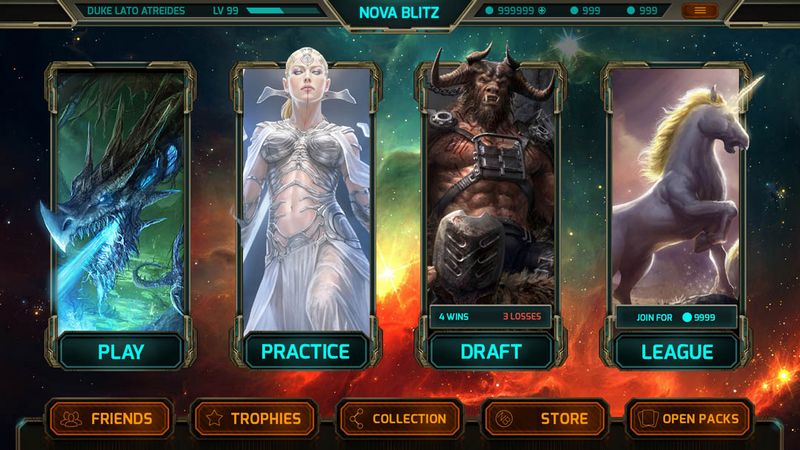Viewport: 800px width, 450px height.
Task: Visit the Store
Action: click(546, 419)
